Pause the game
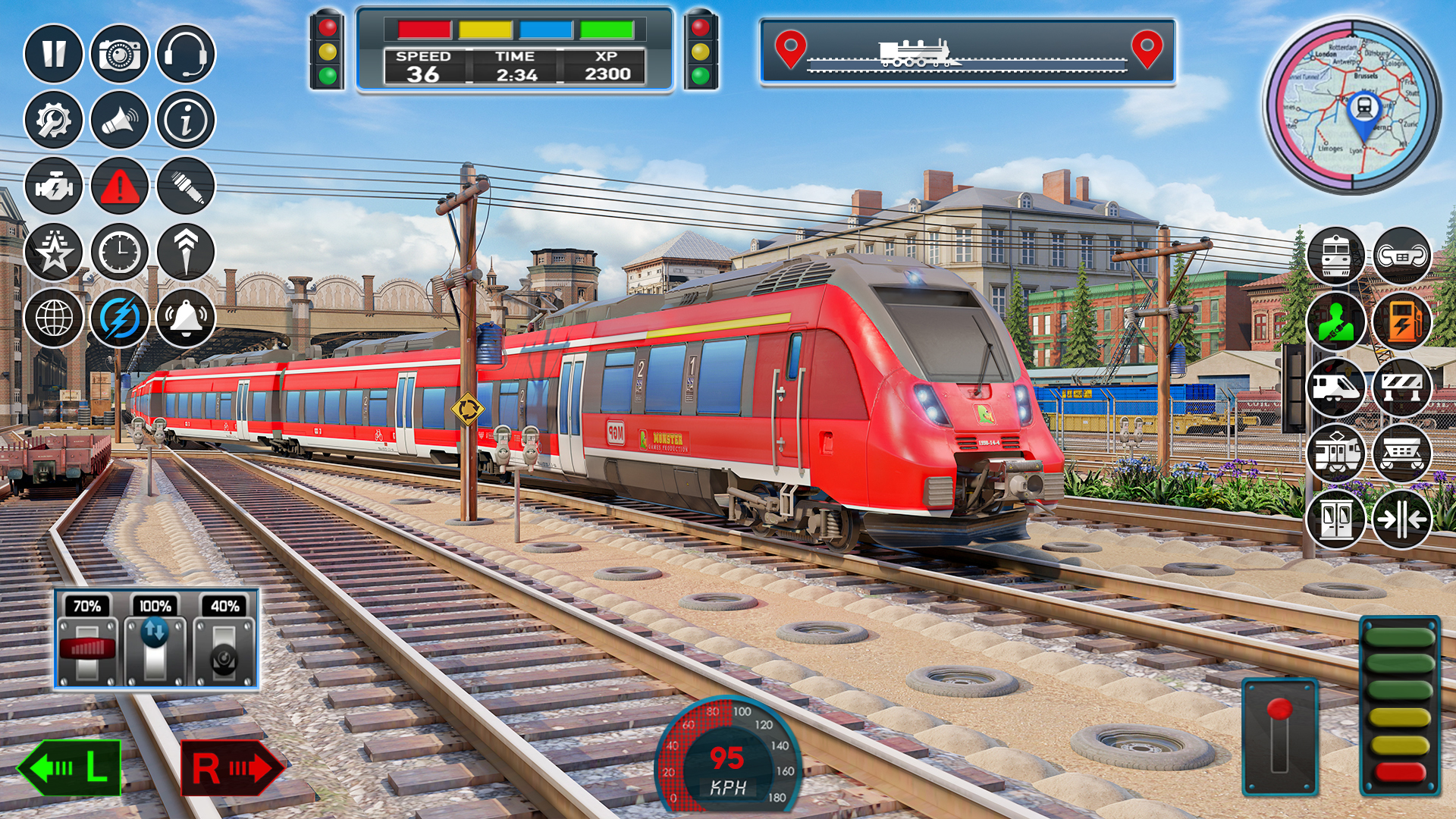Viewport: 1456px width, 819px height. (x=53, y=53)
